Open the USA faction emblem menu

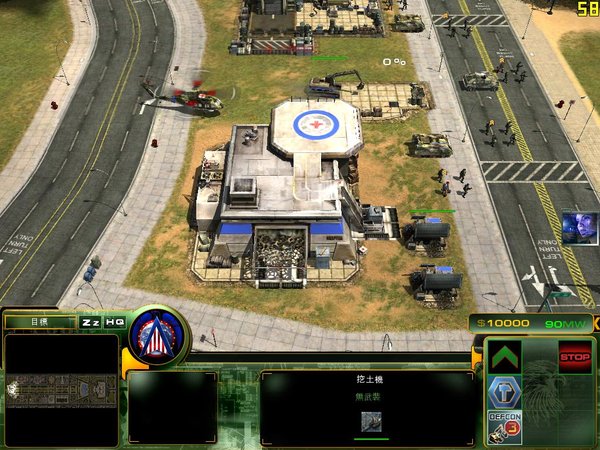point(158,335)
